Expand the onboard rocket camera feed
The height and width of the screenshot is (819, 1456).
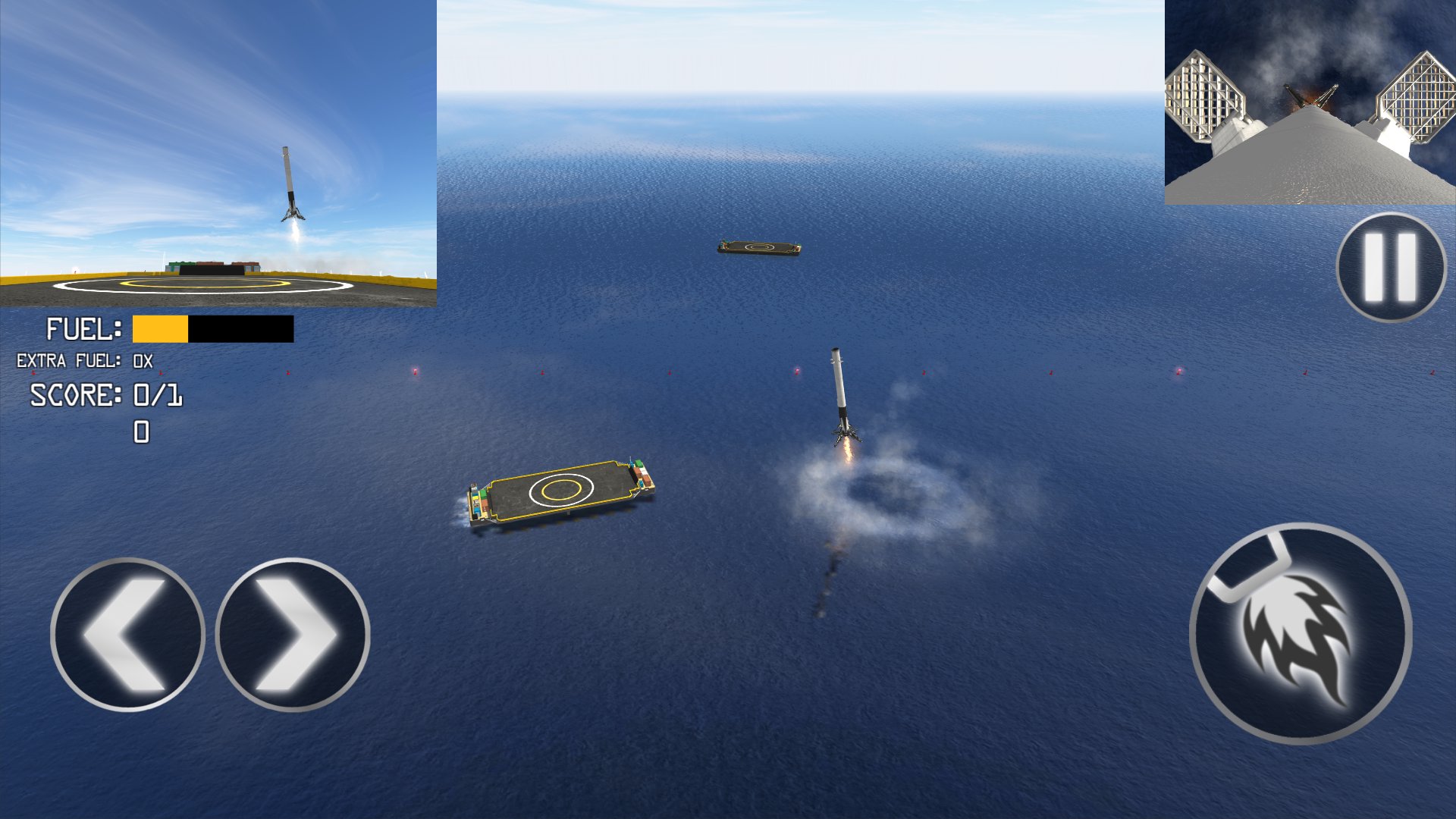tap(1312, 102)
